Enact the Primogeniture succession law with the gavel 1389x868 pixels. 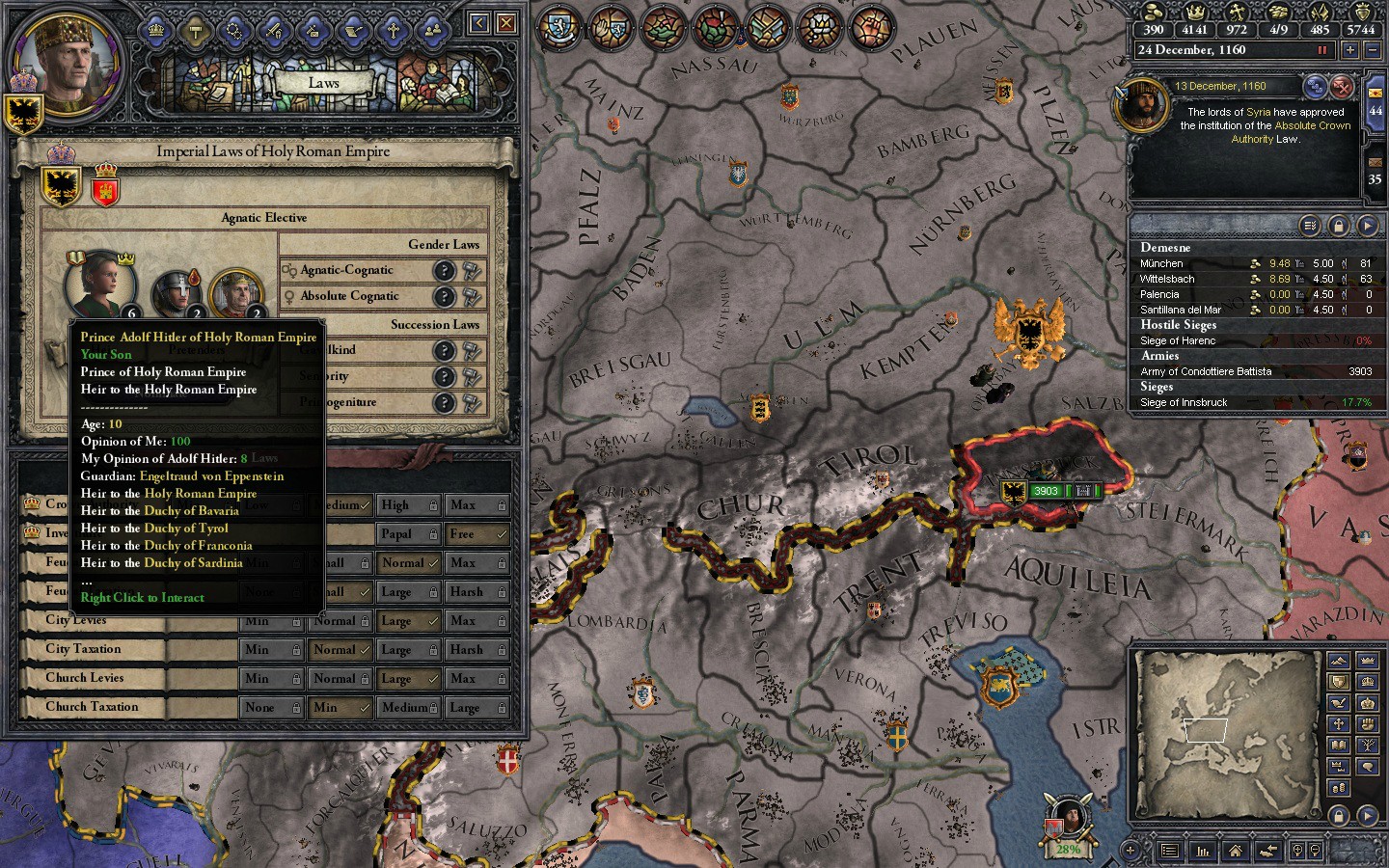pyautogui.click(x=471, y=402)
